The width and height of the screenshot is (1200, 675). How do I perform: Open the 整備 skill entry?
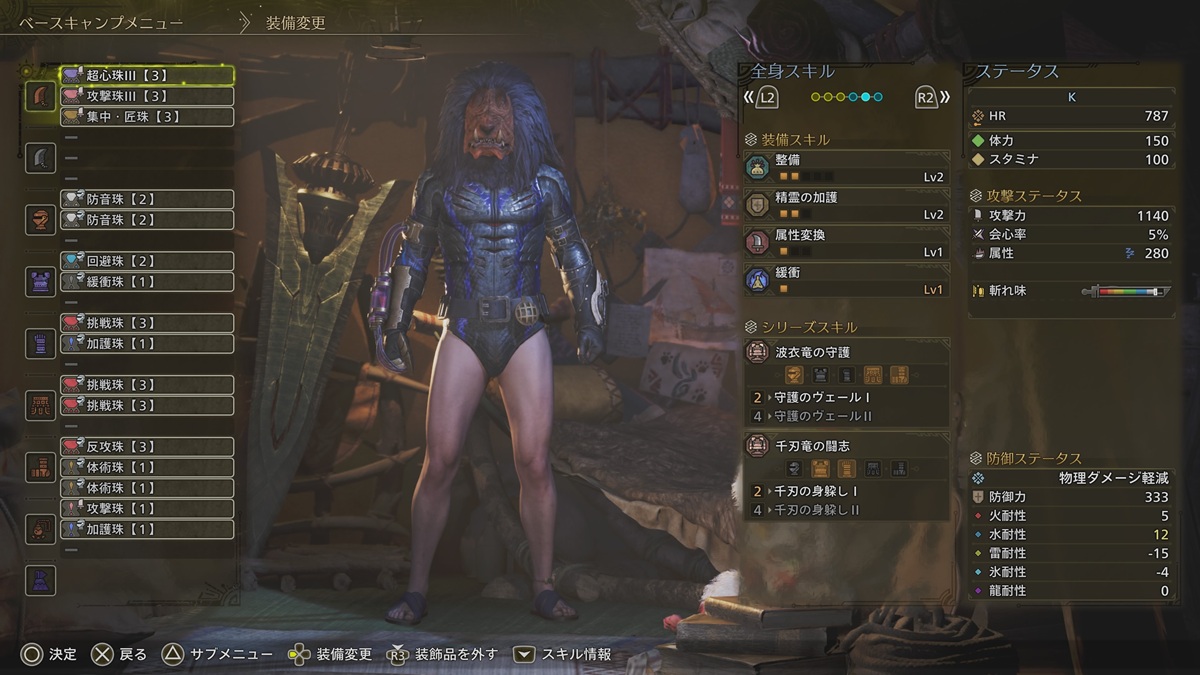pos(846,168)
